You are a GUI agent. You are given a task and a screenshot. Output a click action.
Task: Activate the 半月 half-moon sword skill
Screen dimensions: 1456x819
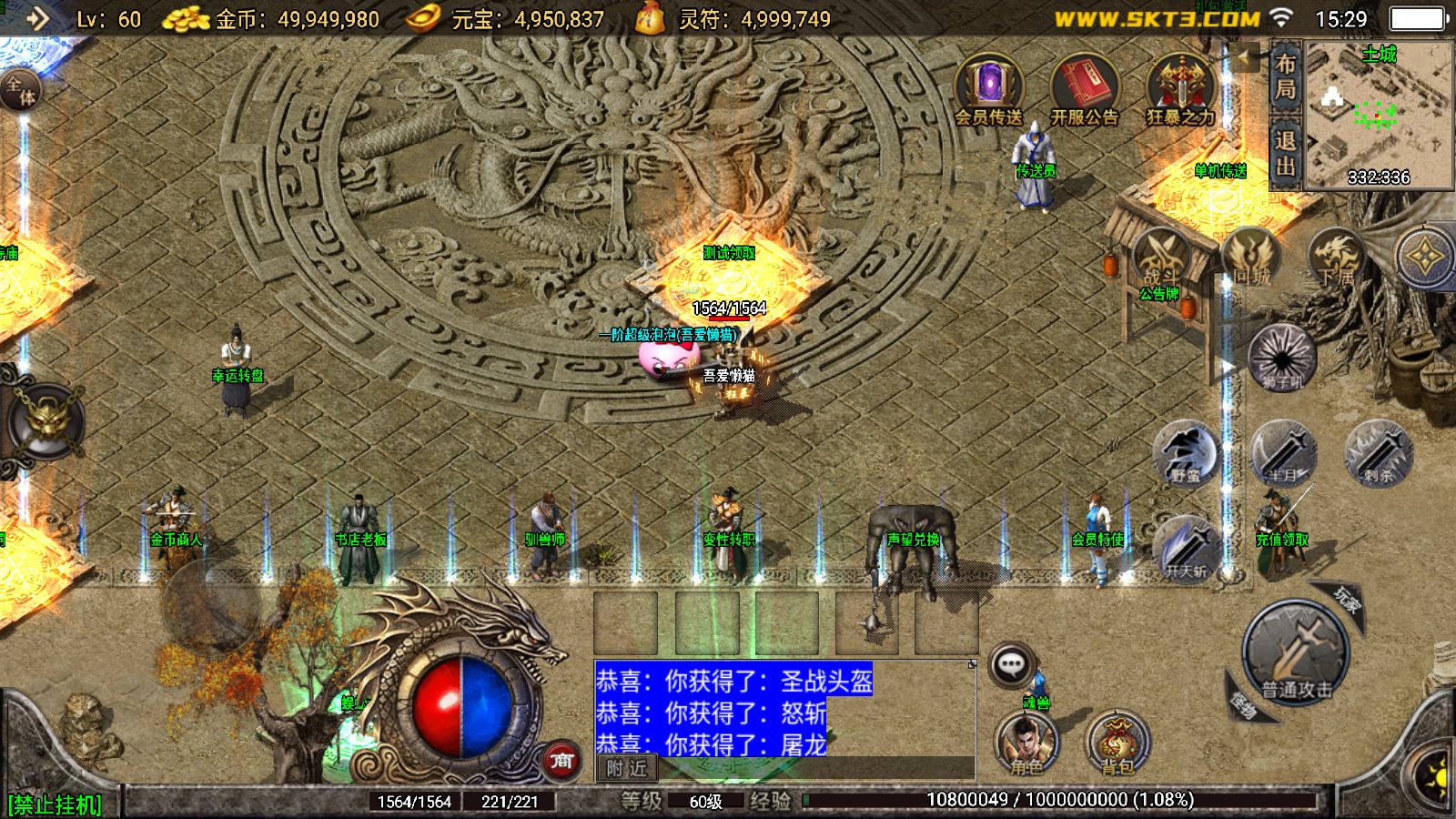click(1282, 452)
